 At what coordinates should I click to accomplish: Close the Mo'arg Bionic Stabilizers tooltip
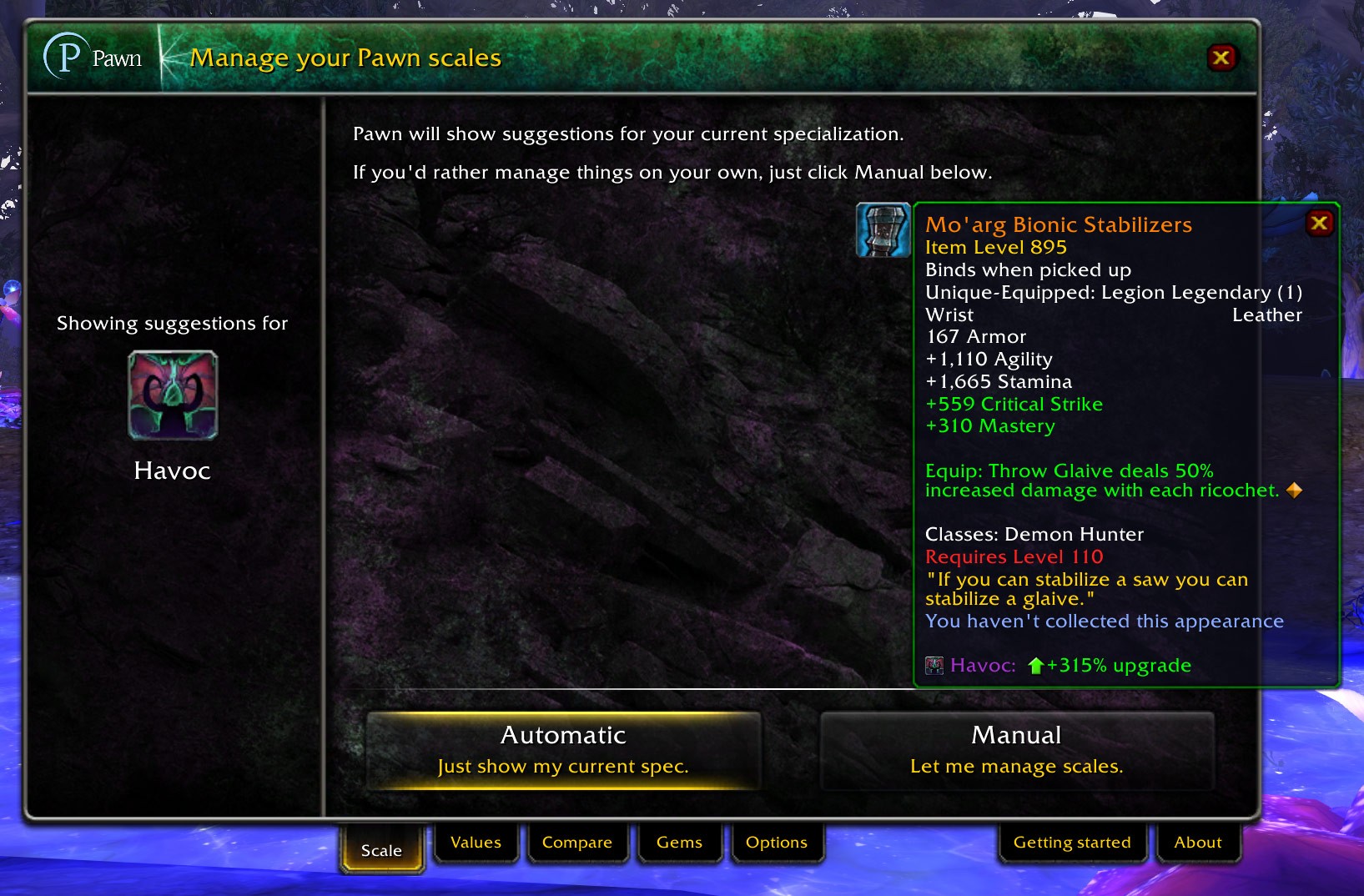1319,224
